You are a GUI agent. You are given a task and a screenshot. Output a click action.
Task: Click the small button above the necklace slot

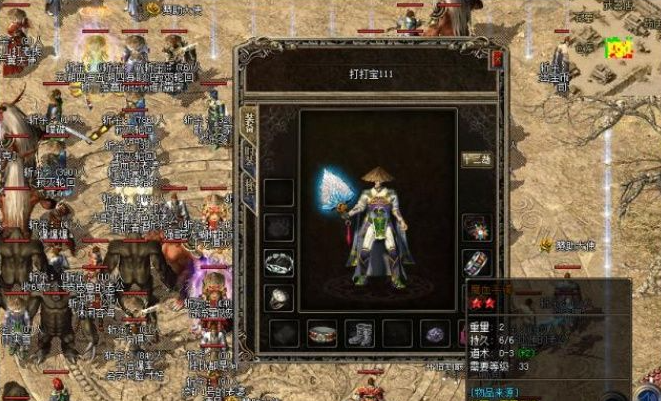pyautogui.click(x=476, y=160)
